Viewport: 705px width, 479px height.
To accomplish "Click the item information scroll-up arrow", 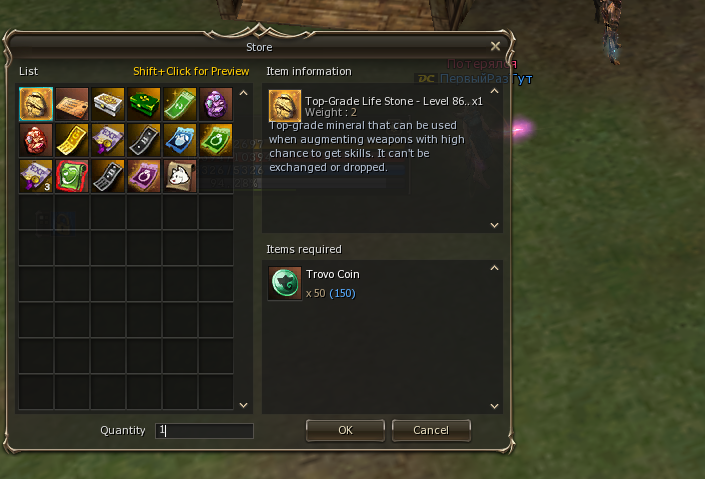I will tap(493, 93).
